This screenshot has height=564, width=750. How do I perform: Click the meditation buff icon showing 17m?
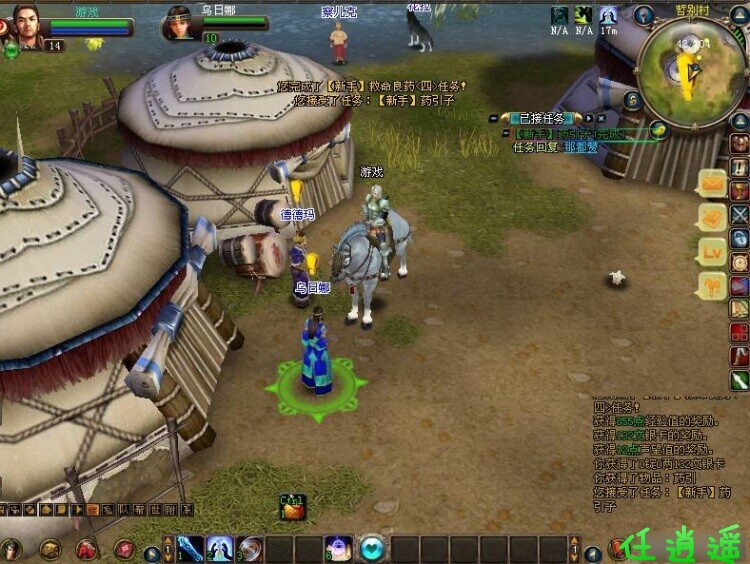tap(608, 16)
